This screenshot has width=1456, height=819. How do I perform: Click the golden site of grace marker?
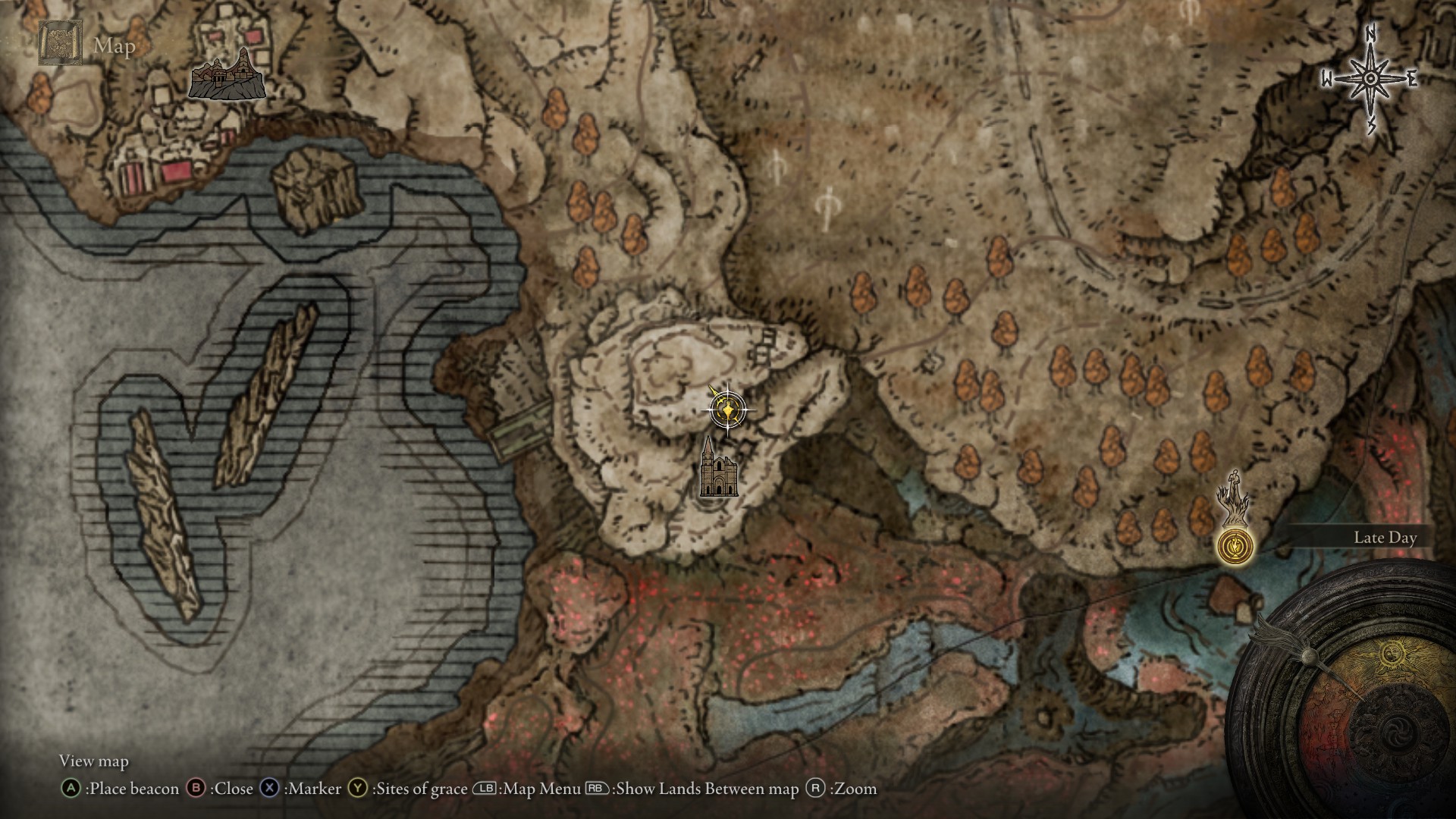click(1235, 546)
